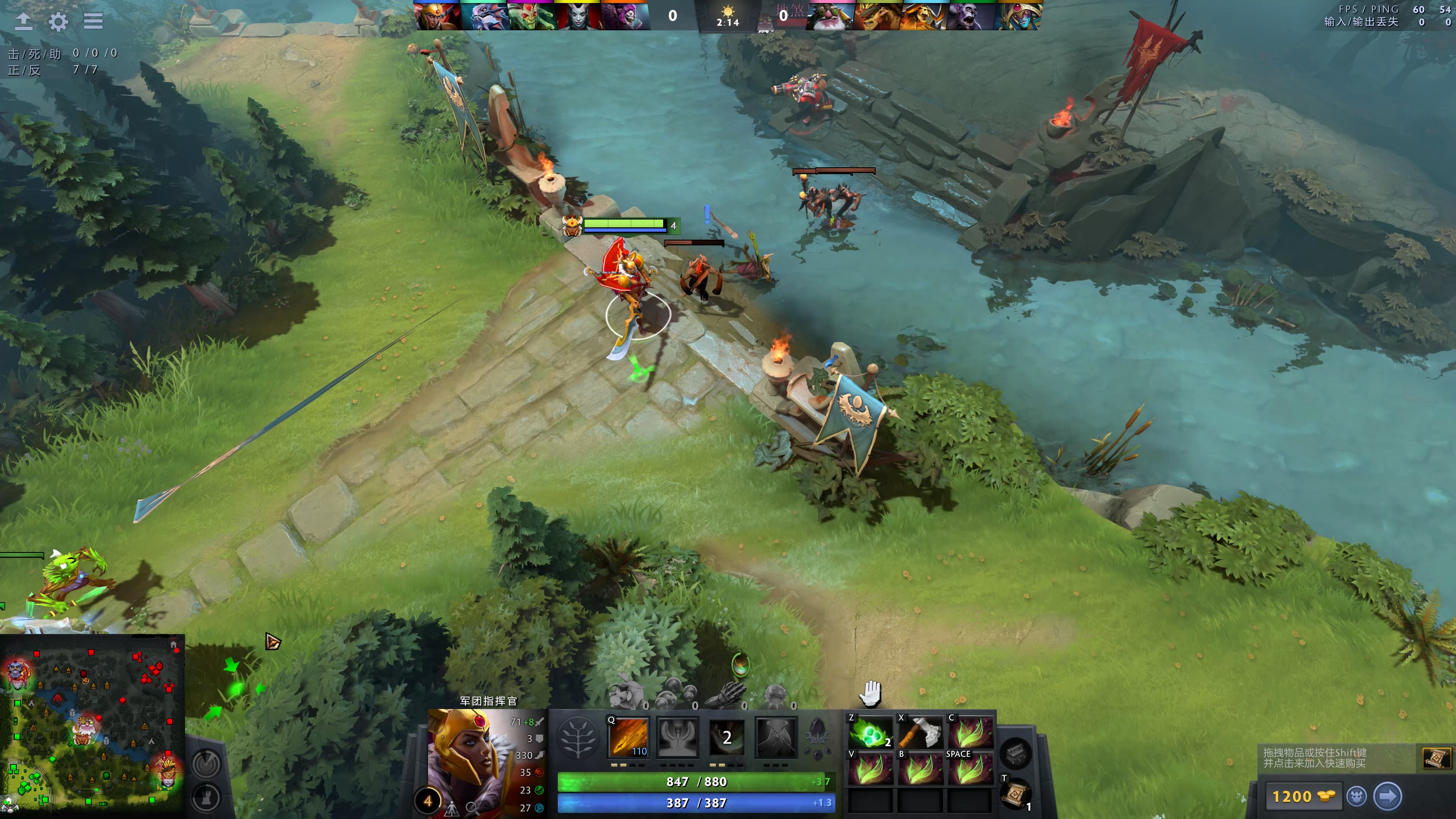The image size is (1456, 819).
Task: Click the dashboard arrow button
Action: [23, 22]
